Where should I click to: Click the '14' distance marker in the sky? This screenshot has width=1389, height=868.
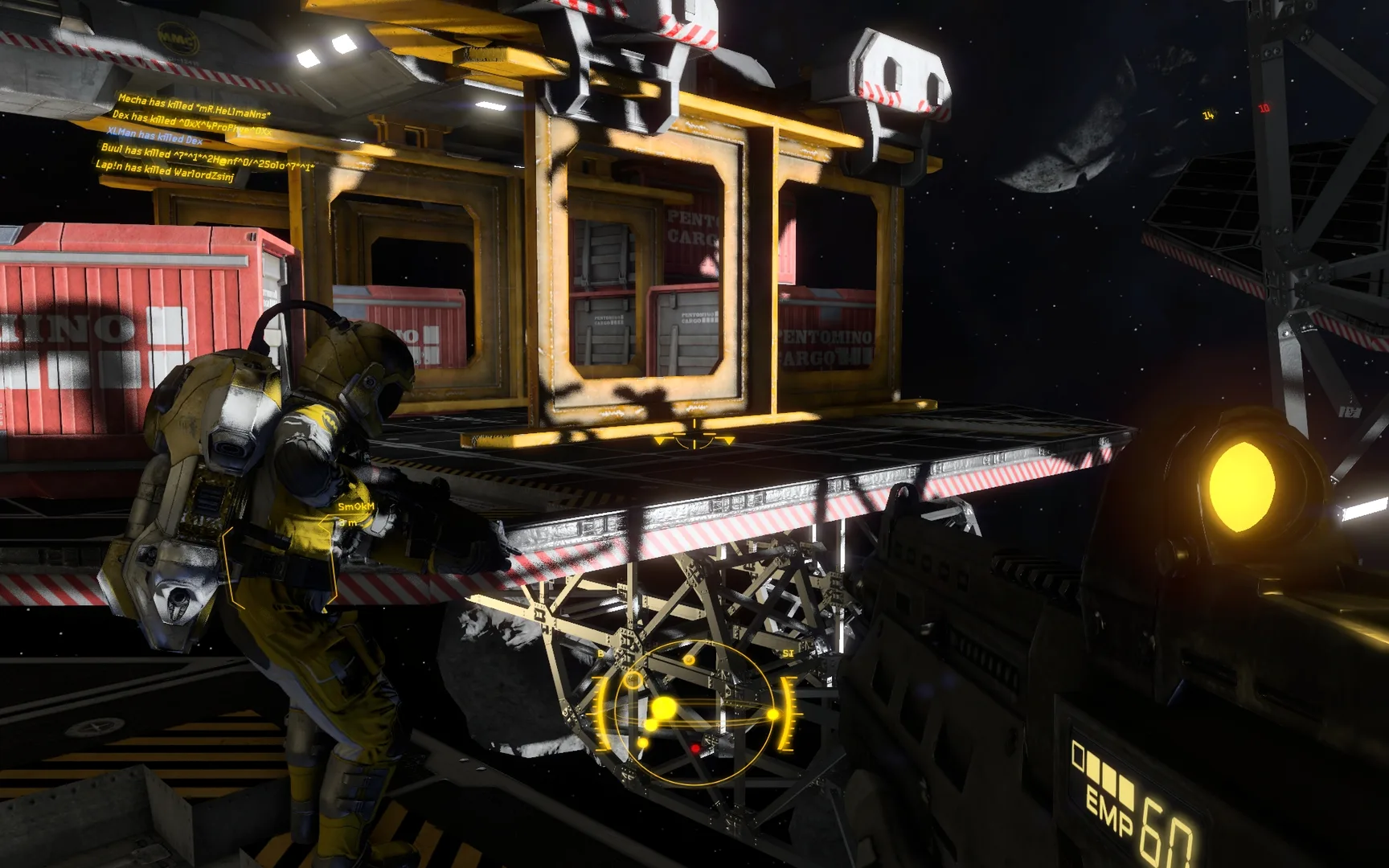(x=1207, y=114)
